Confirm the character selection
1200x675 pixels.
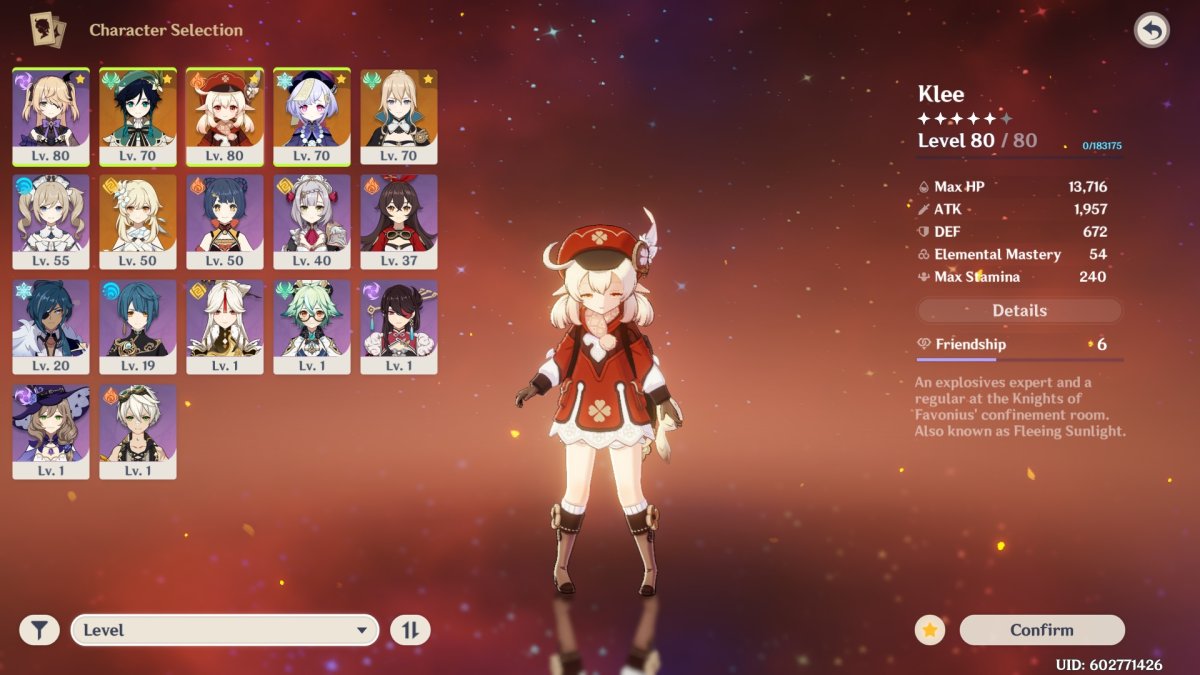point(1042,630)
